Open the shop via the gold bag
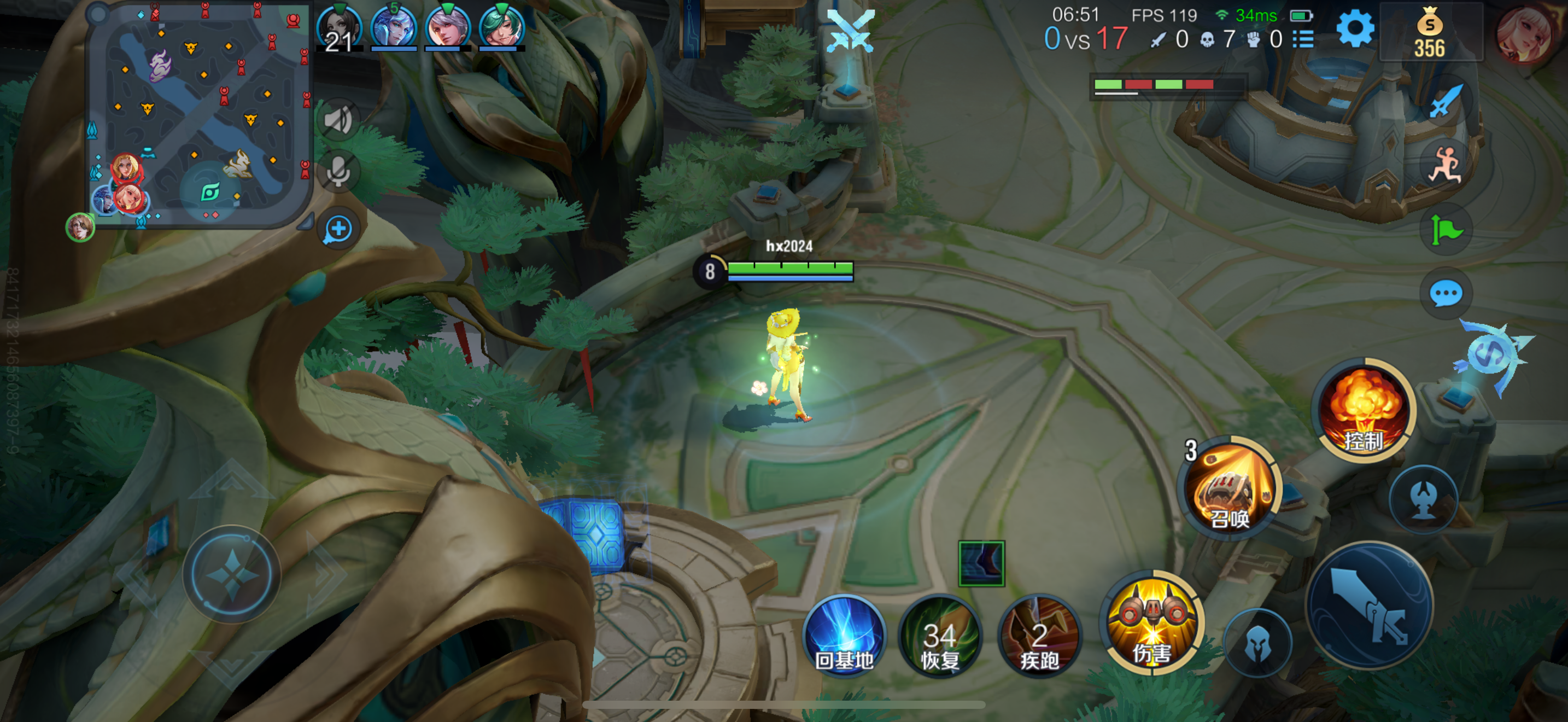1568x722 pixels. (1429, 34)
